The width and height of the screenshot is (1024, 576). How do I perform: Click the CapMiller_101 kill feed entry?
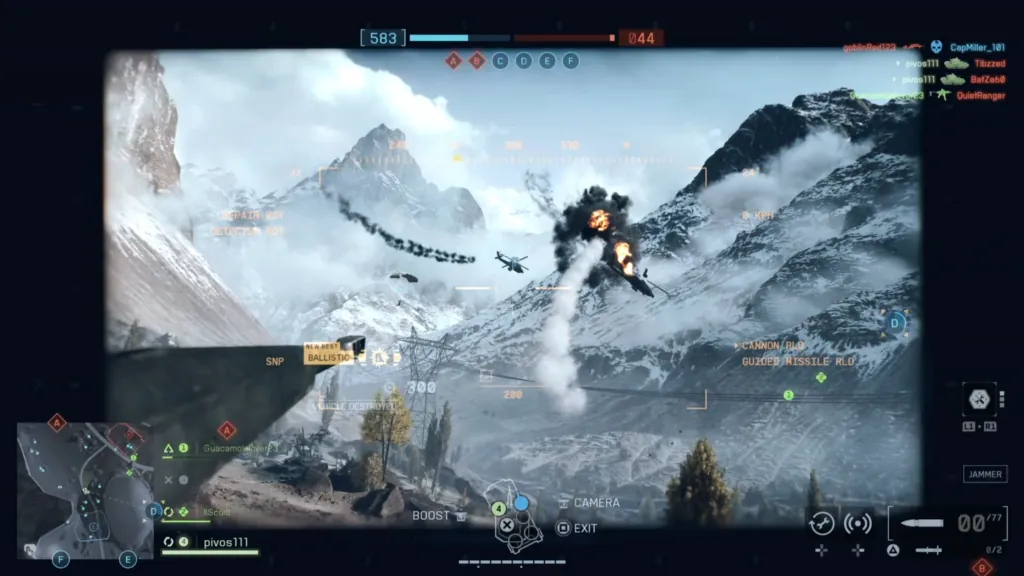tap(977, 47)
